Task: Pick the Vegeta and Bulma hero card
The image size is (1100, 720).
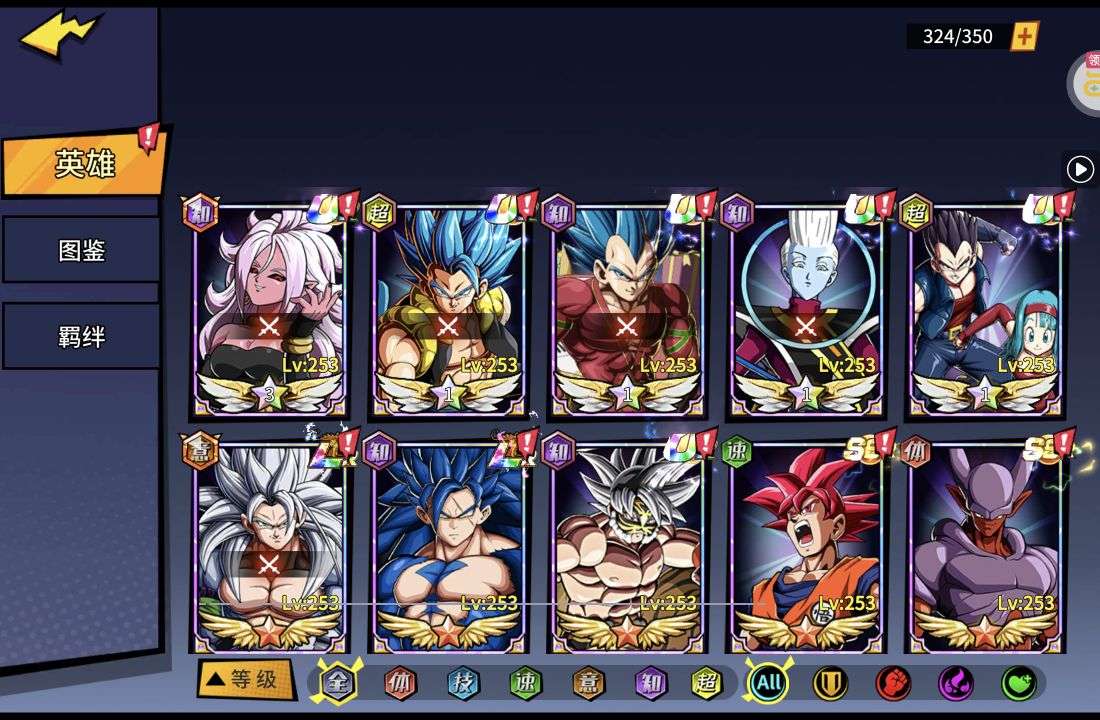Action: 985,310
